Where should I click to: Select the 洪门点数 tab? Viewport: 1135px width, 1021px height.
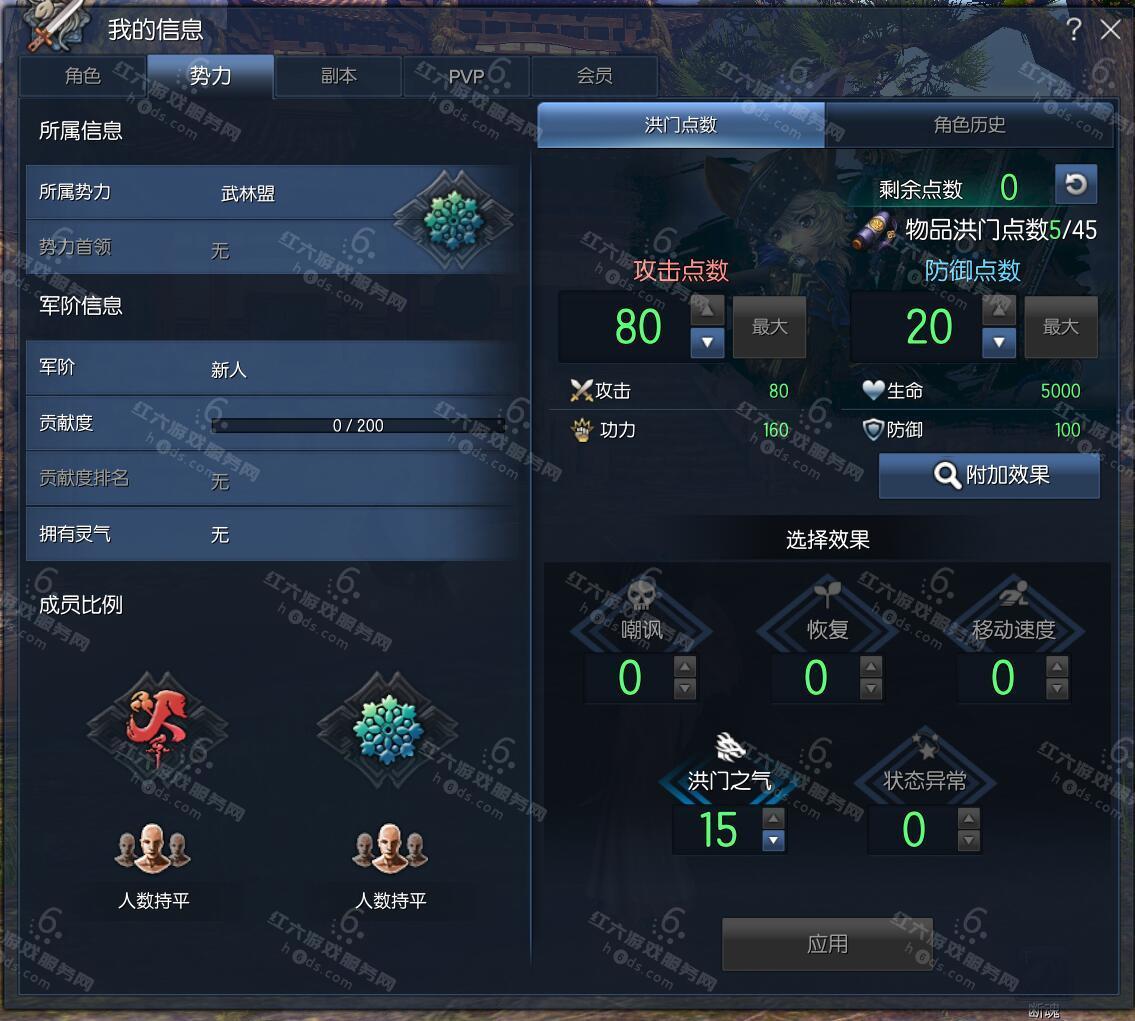click(681, 125)
